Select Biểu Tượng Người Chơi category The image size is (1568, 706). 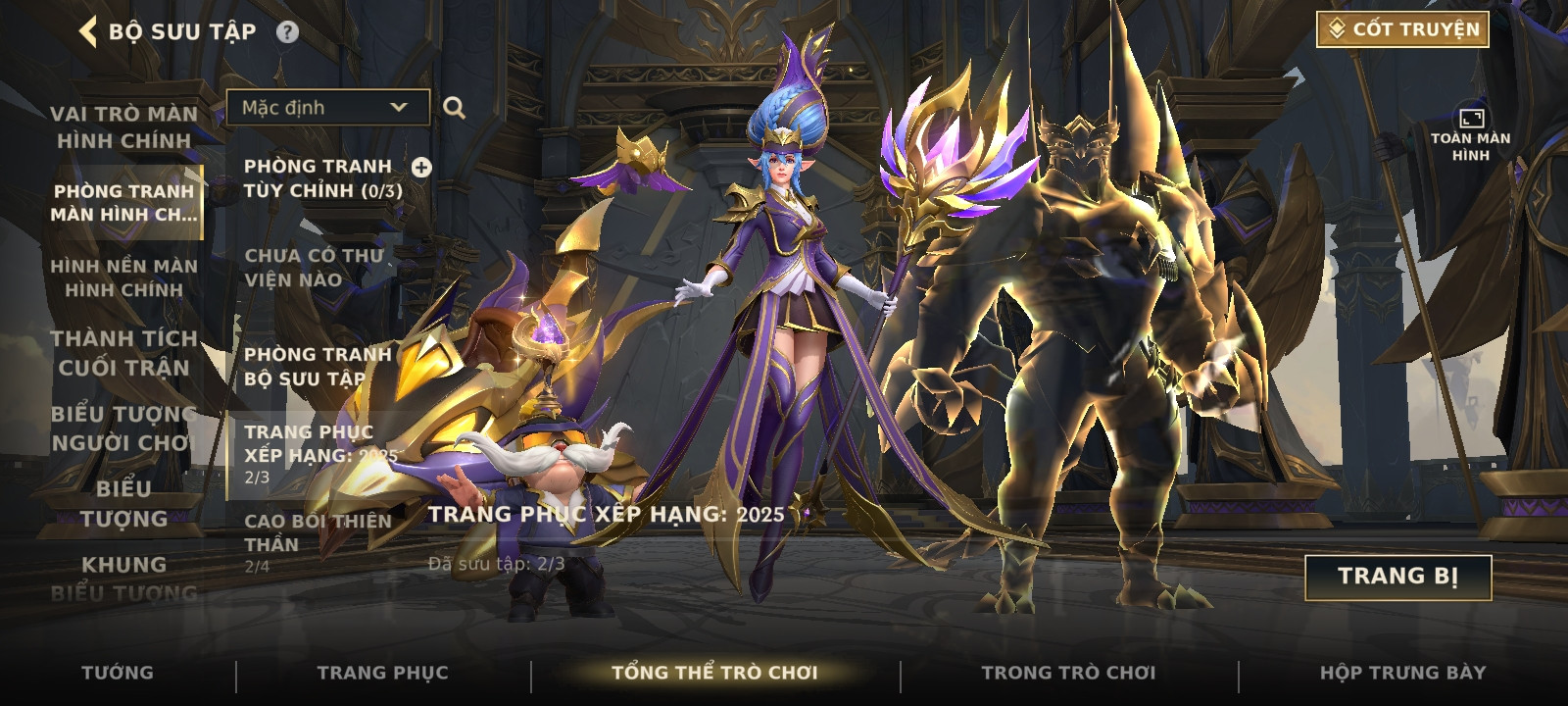(123, 429)
